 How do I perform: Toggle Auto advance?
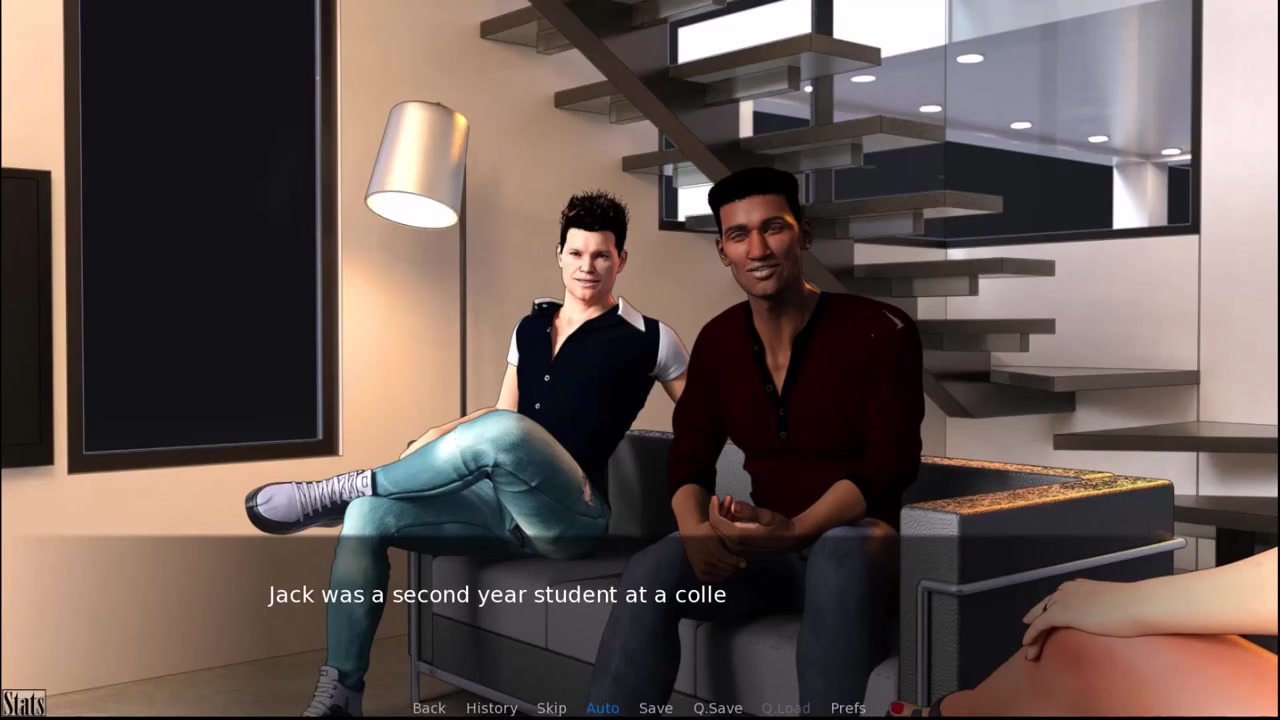tap(602, 708)
